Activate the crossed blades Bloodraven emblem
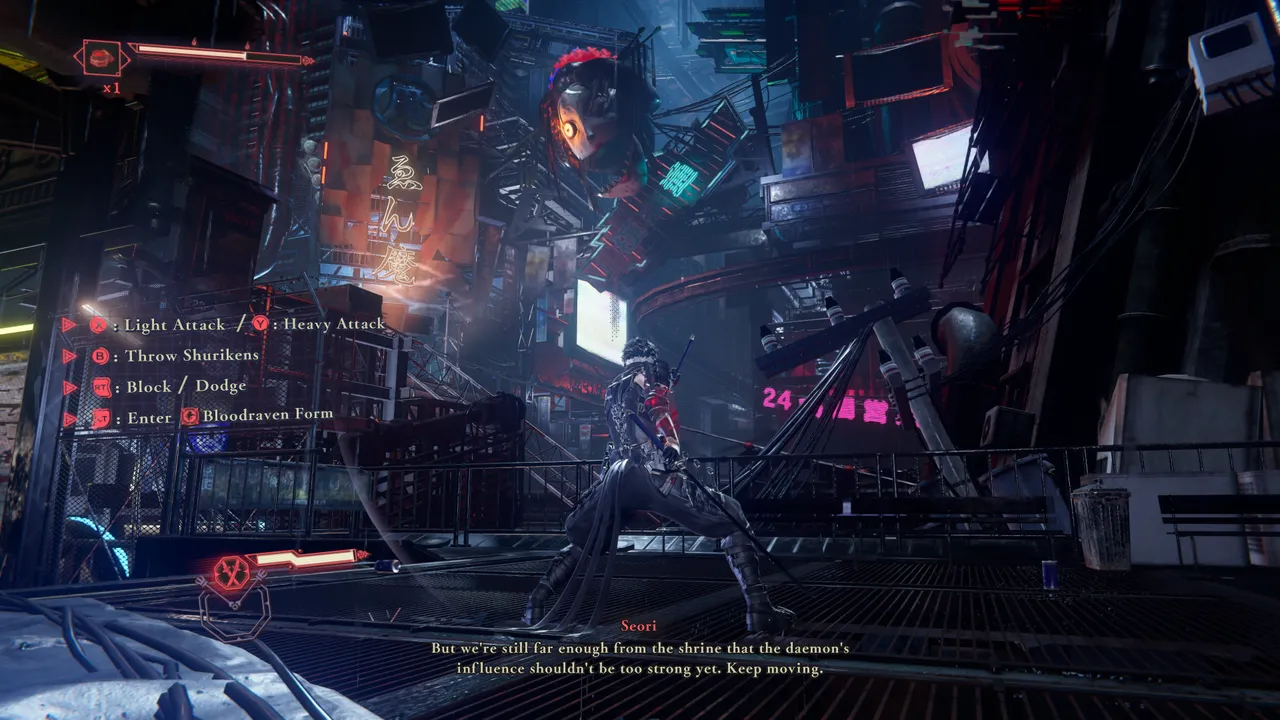 [x=232, y=573]
